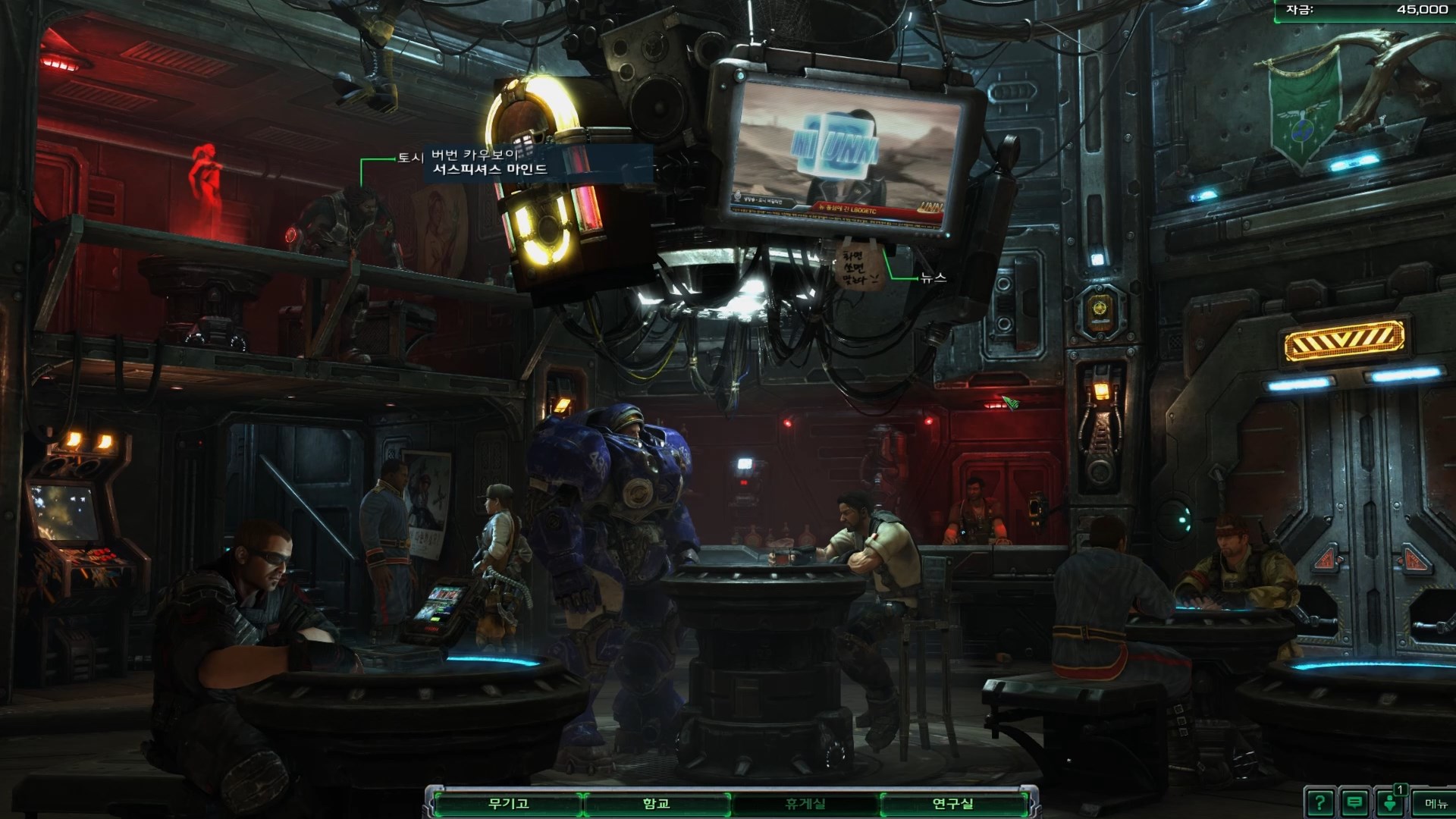Image resolution: width=1456 pixels, height=819 pixels.
Task: Open the 연구실 (Laboratory) room
Action: pyautogui.click(x=952, y=804)
